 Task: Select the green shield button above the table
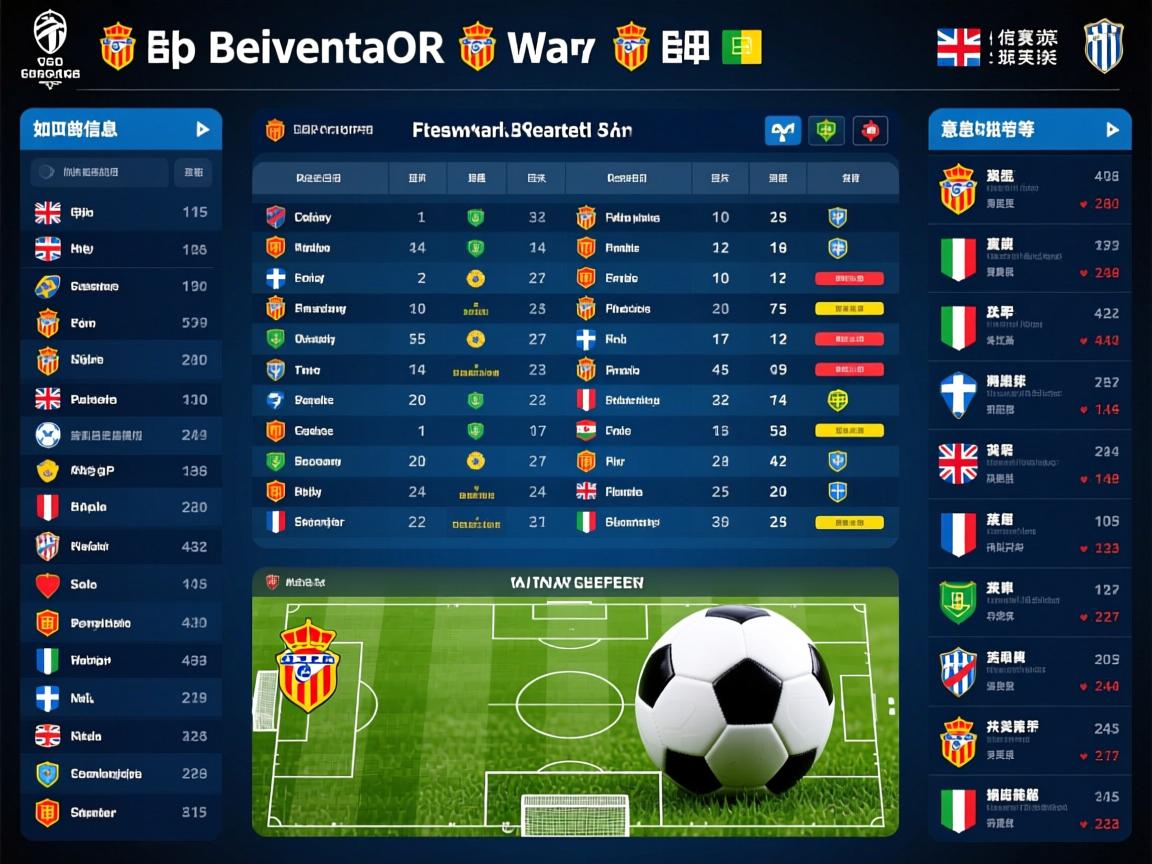tap(826, 131)
